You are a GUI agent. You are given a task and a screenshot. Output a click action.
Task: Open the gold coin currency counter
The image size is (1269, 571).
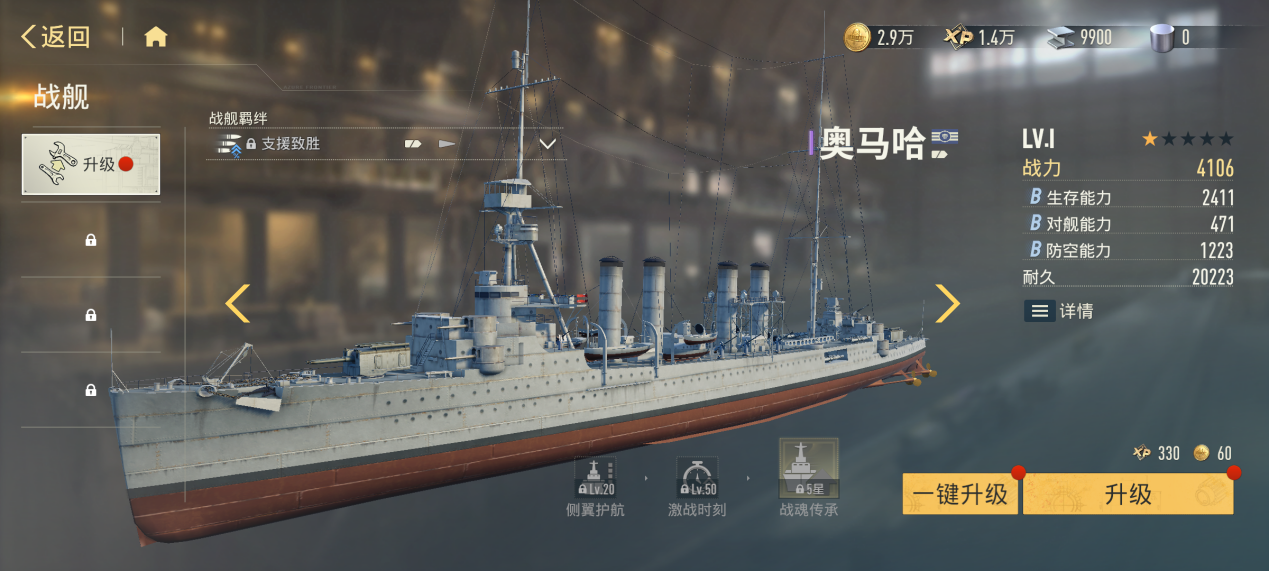878,38
